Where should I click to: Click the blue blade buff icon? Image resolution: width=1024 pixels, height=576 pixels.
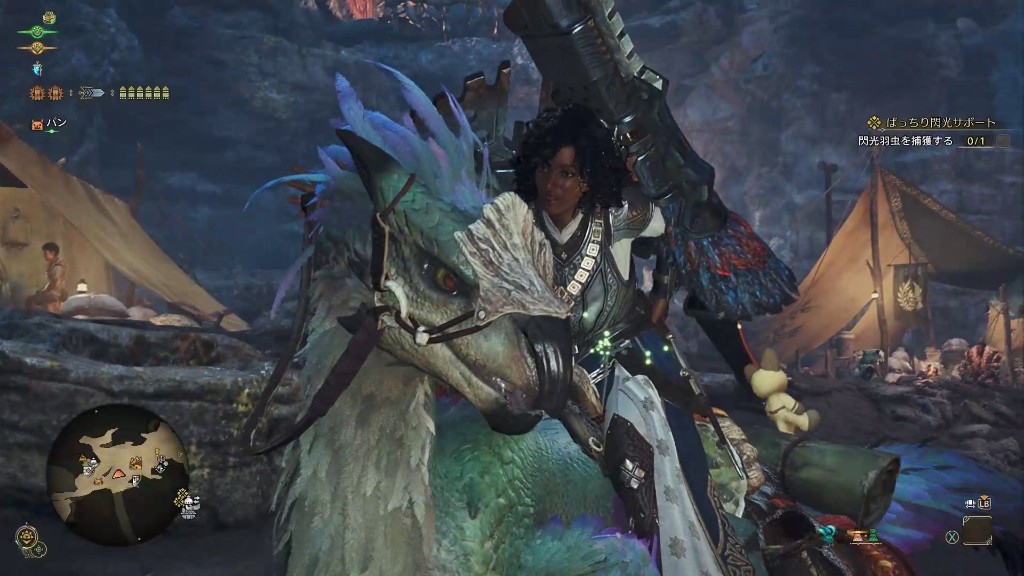(x=37, y=68)
